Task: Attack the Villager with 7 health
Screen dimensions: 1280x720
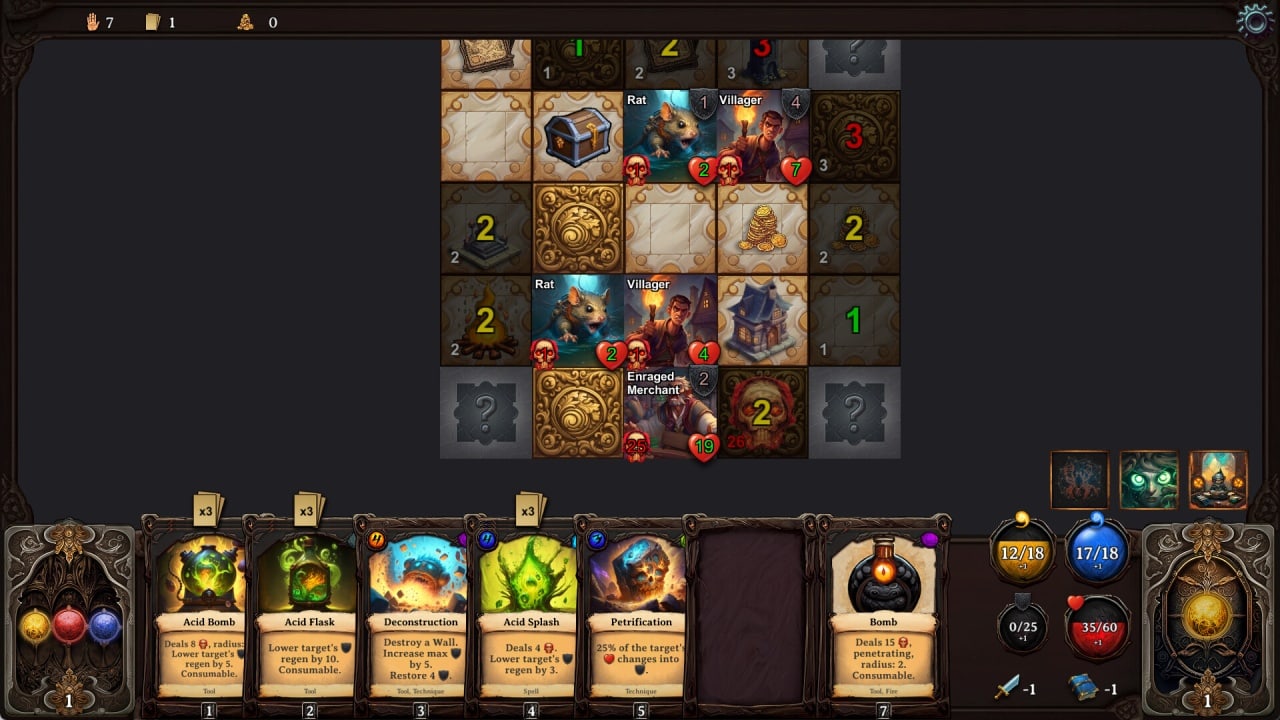Action: click(x=762, y=137)
